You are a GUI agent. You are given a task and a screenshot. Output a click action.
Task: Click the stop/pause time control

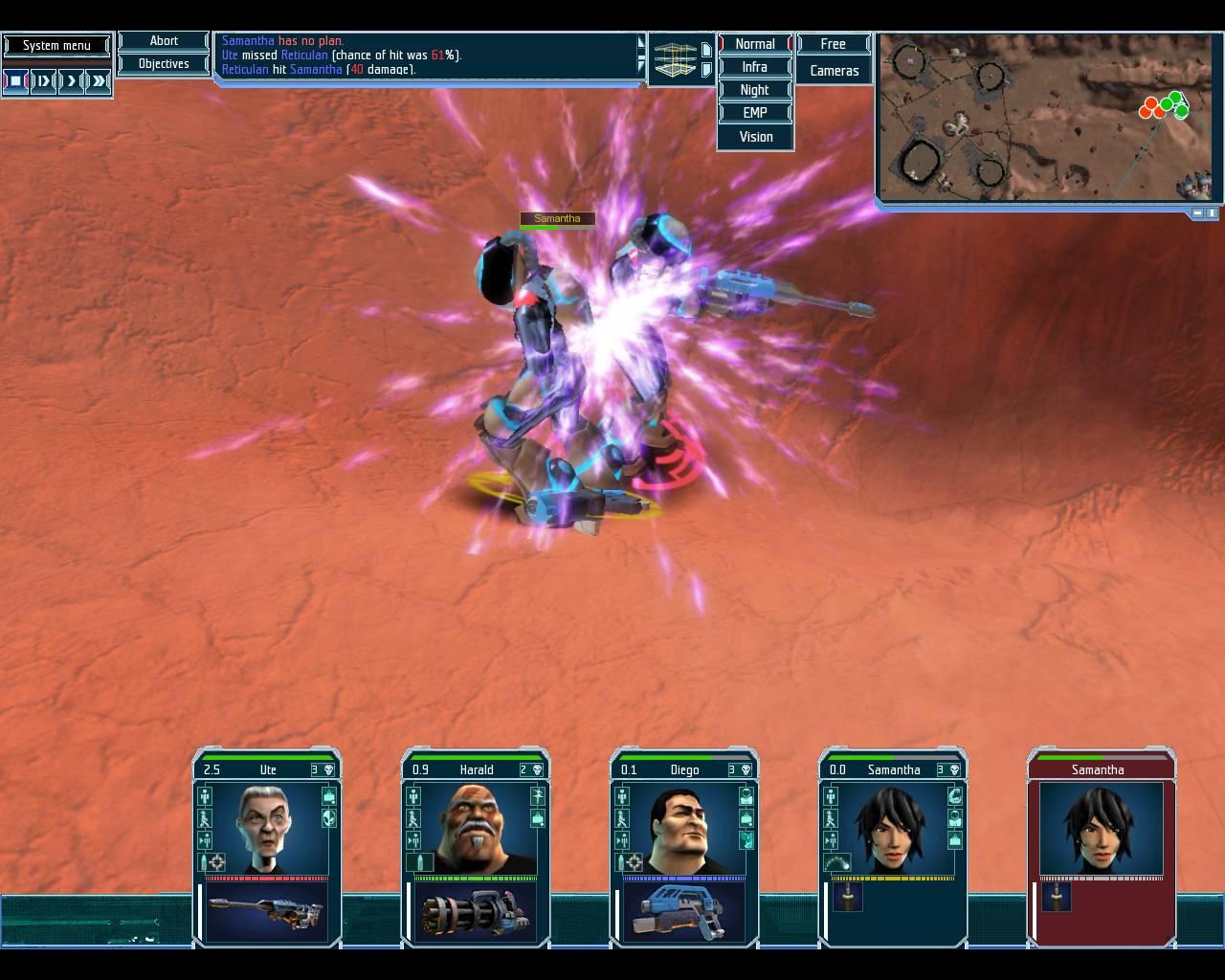[16, 81]
